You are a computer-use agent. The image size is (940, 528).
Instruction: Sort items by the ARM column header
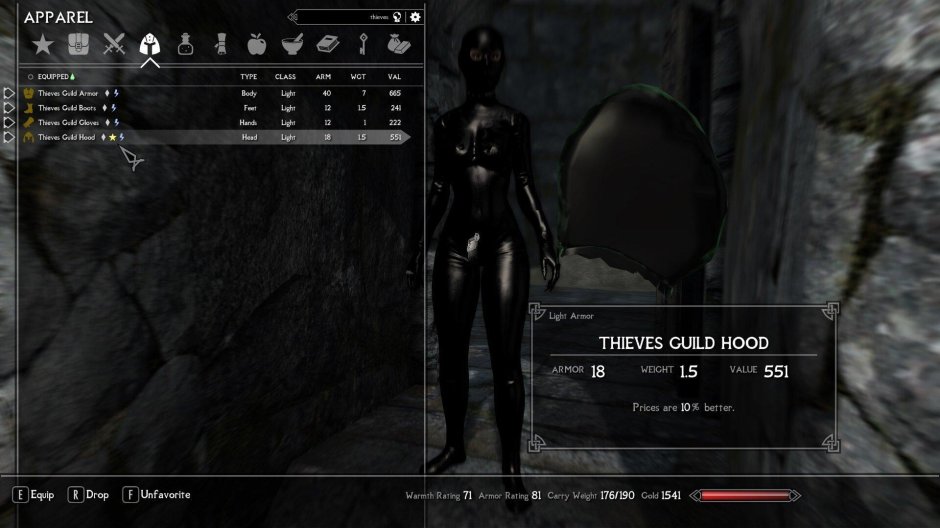pyautogui.click(x=323, y=76)
